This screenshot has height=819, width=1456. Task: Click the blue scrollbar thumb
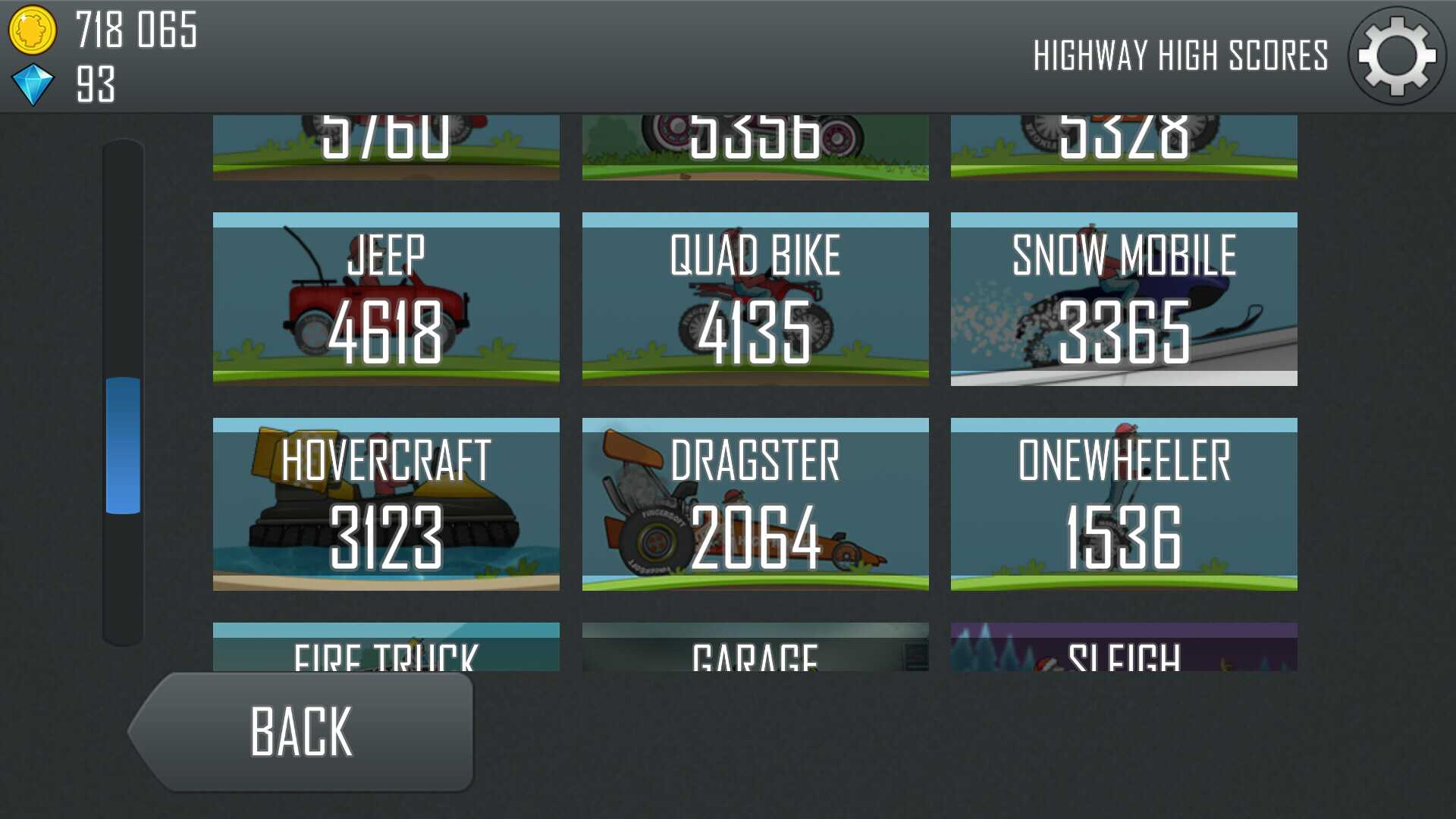click(x=123, y=445)
